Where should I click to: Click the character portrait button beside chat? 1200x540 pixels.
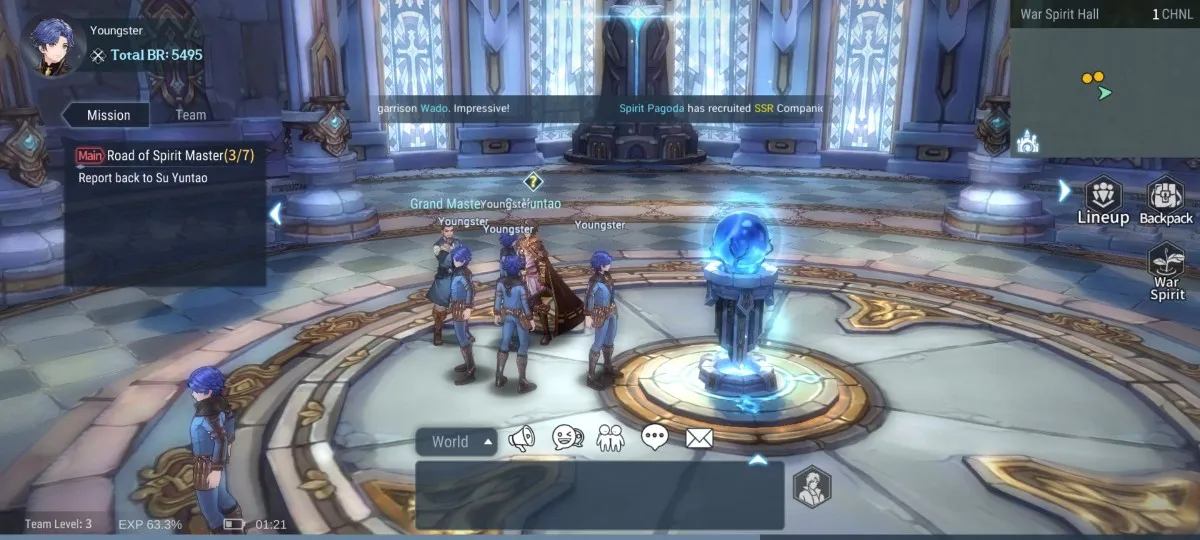point(812,487)
